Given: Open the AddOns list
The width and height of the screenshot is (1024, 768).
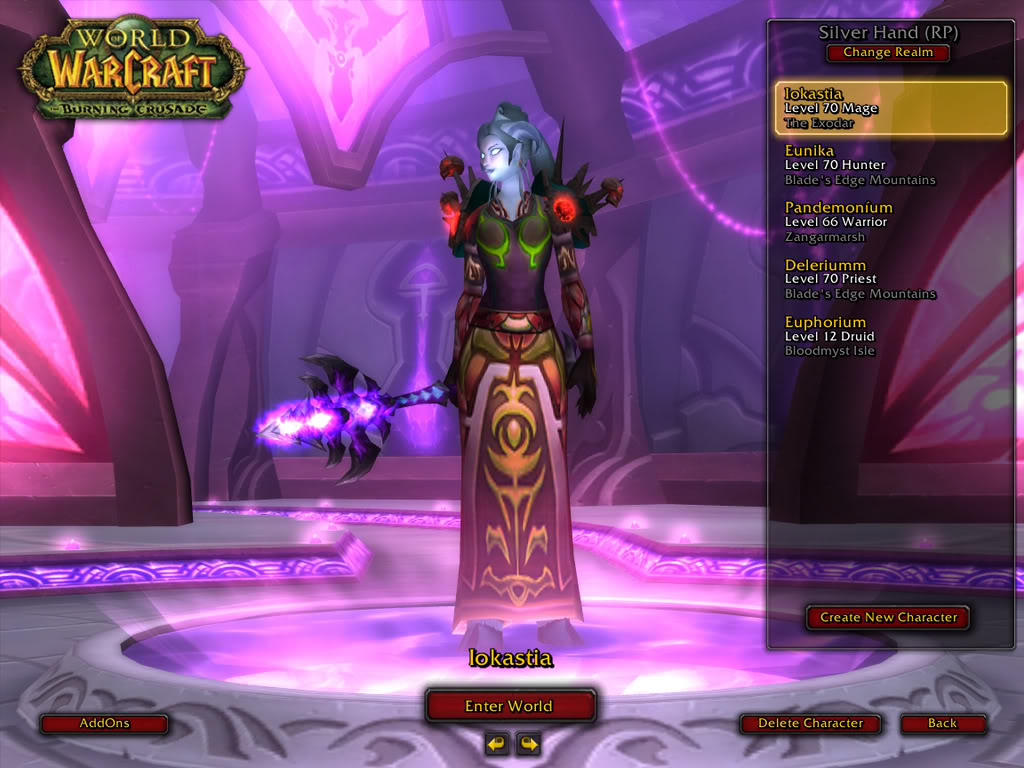Looking at the screenshot, I should tap(104, 723).
